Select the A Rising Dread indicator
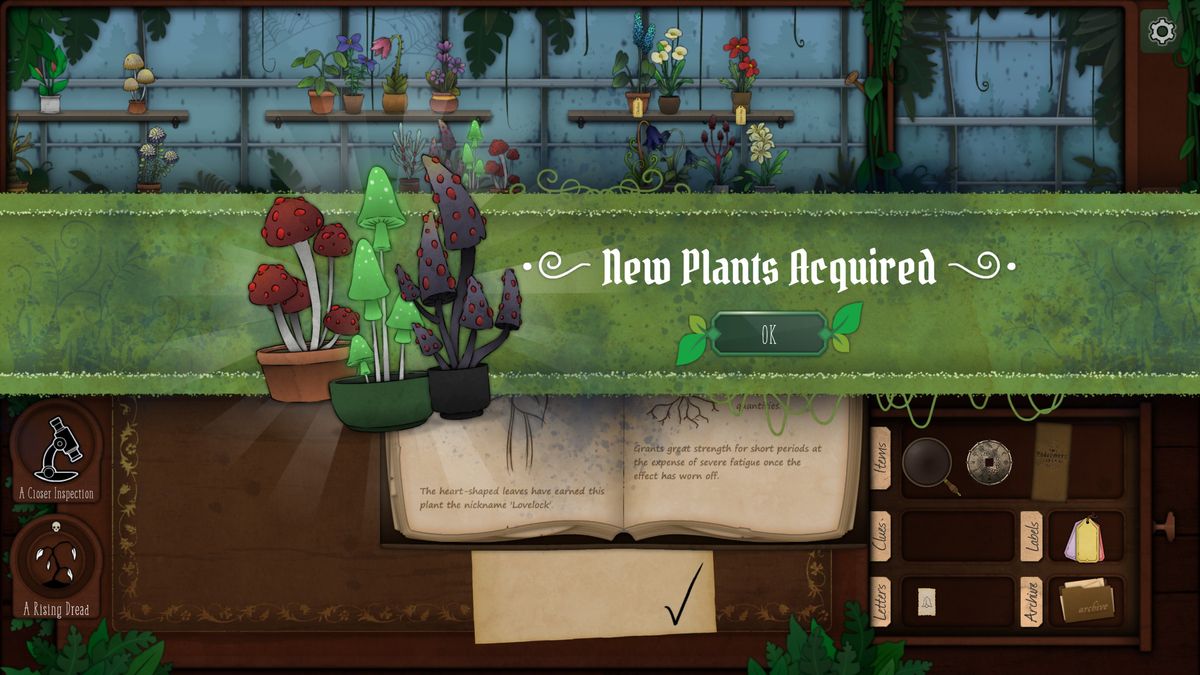The width and height of the screenshot is (1200, 675). tap(57, 563)
